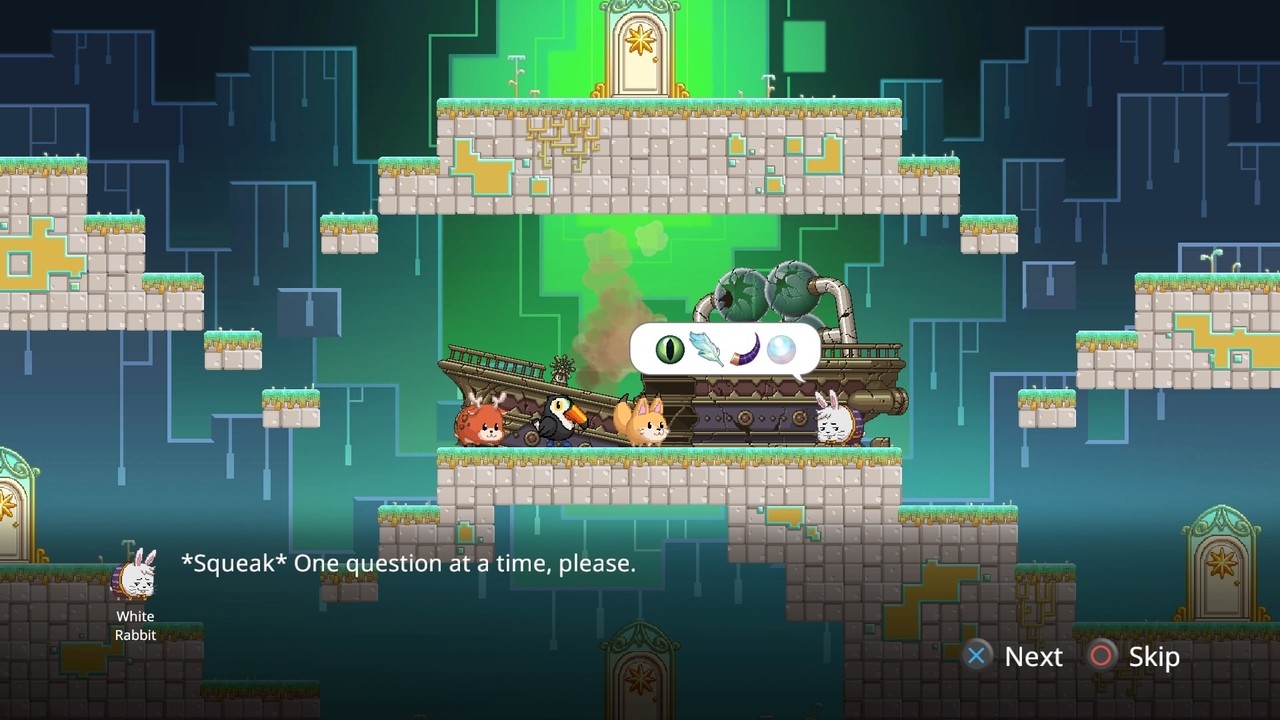Select the green reptile eye icon
Screen dimensions: 1280x720
coord(669,349)
